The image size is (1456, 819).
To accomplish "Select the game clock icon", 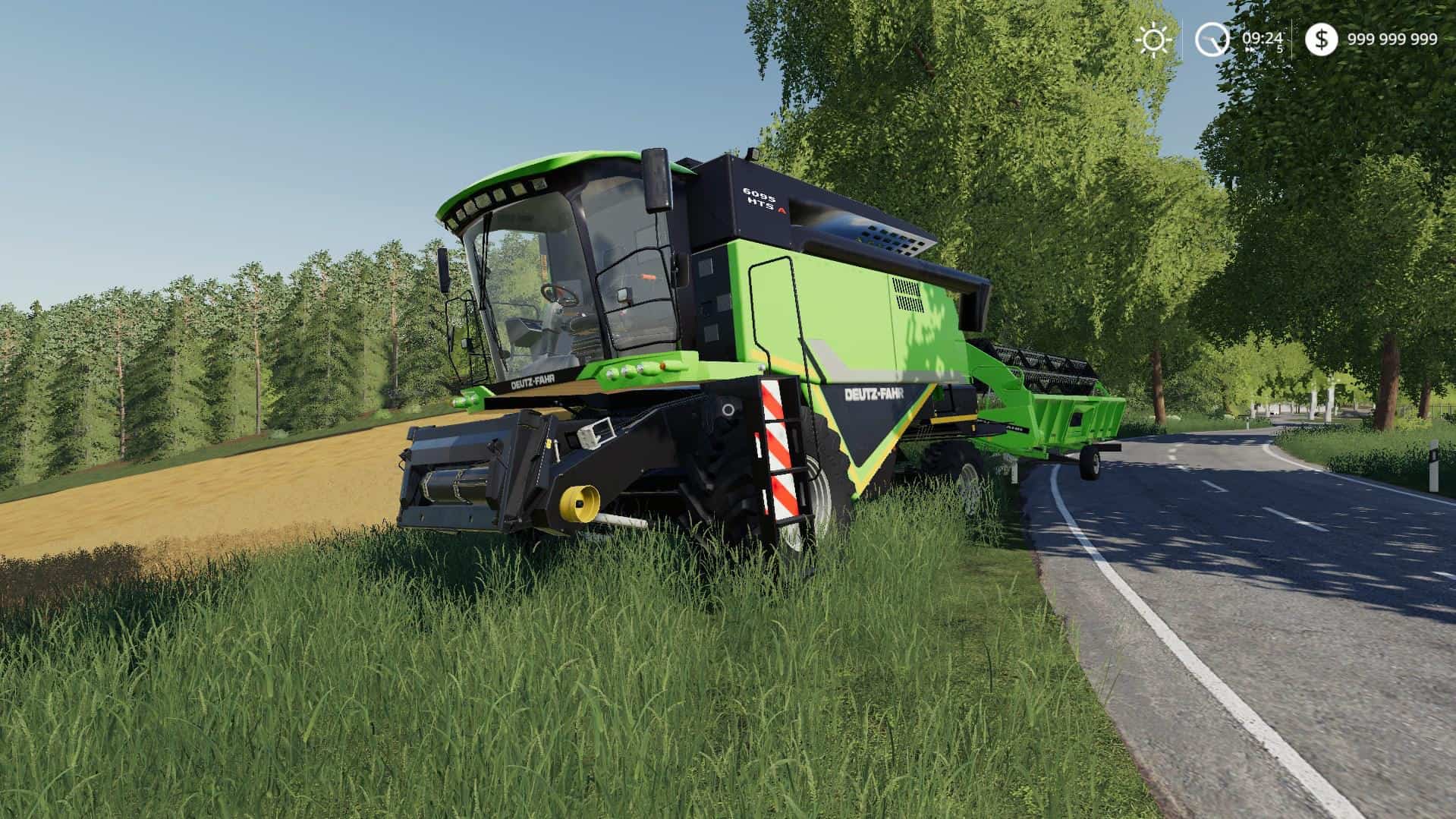I will coord(1212,39).
